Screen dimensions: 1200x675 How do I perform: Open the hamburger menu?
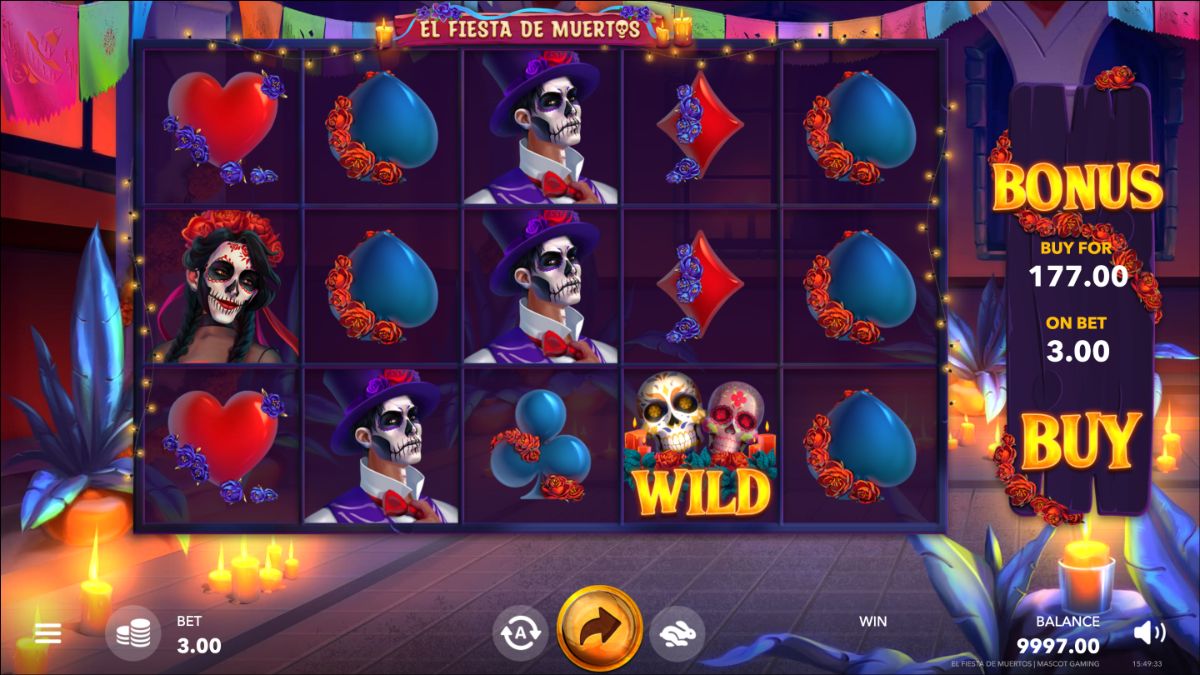tap(48, 633)
